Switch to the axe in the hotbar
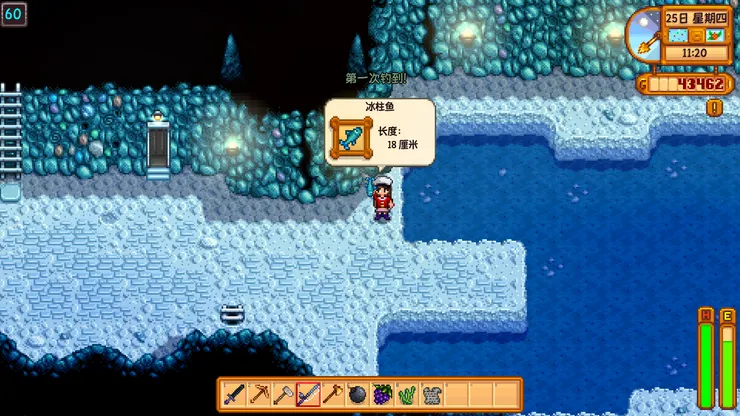740x416 pixels. click(x=333, y=394)
